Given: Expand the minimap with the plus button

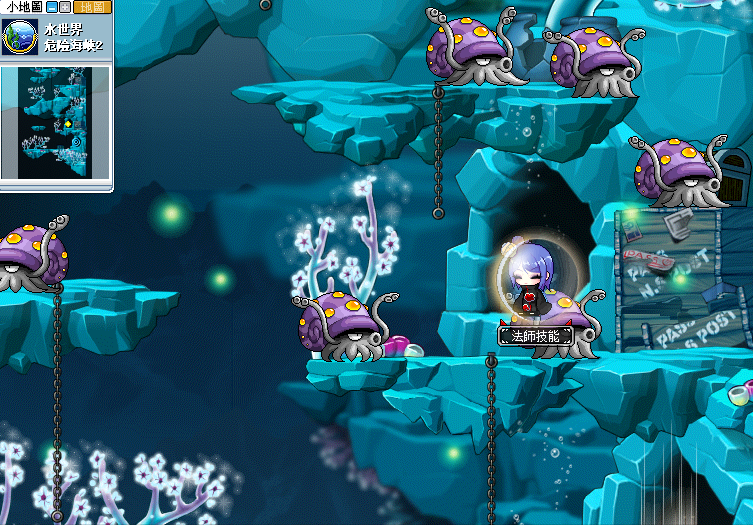Looking at the screenshot, I should click(65, 7).
